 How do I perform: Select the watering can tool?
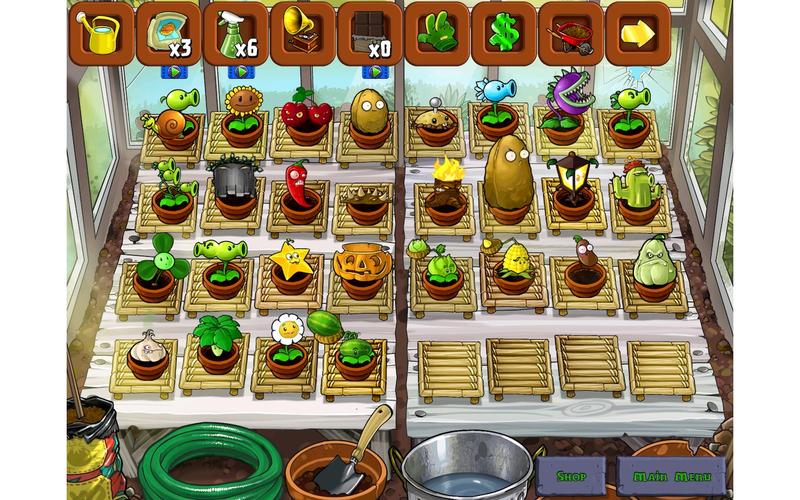tap(101, 33)
